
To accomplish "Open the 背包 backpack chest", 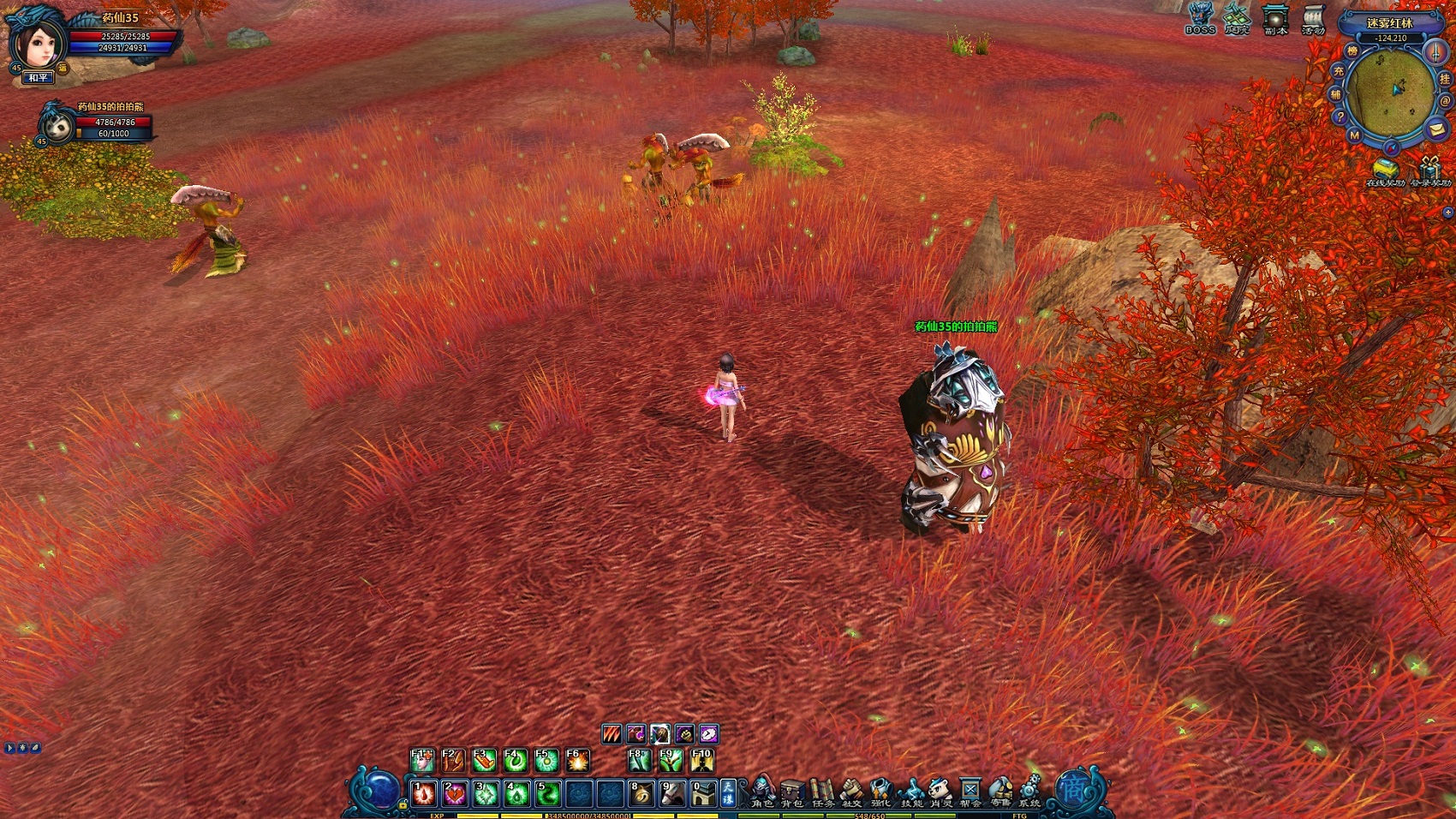I will (x=791, y=791).
